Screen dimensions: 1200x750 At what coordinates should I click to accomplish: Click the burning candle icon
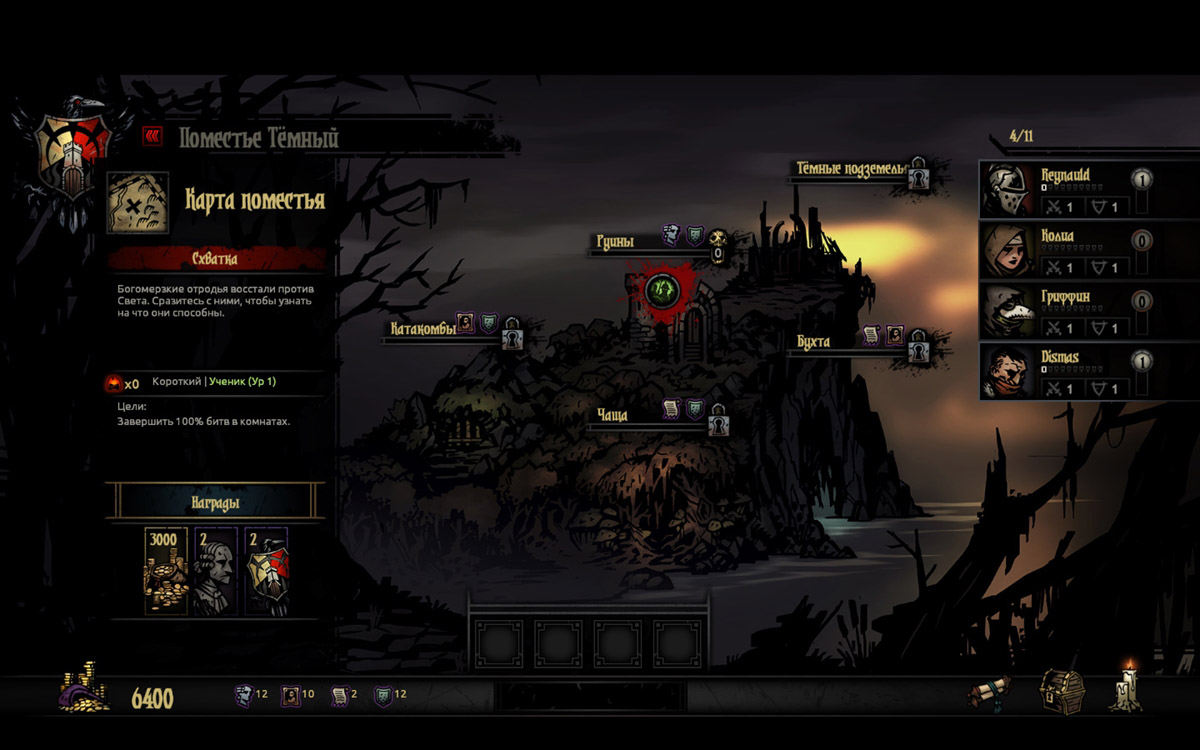1127,688
